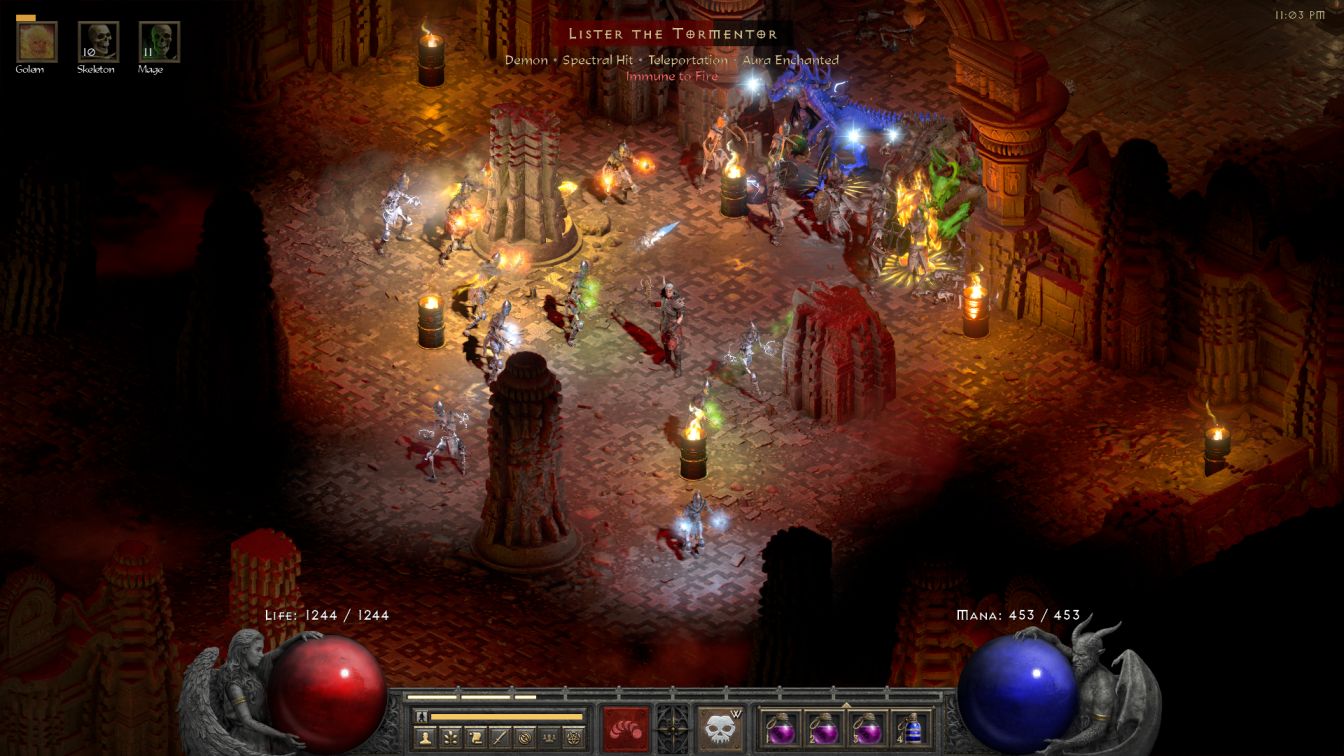This screenshot has width=1344, height=756.
Task: Toggle the automap with the compass icon
Action: click(524, 737)
